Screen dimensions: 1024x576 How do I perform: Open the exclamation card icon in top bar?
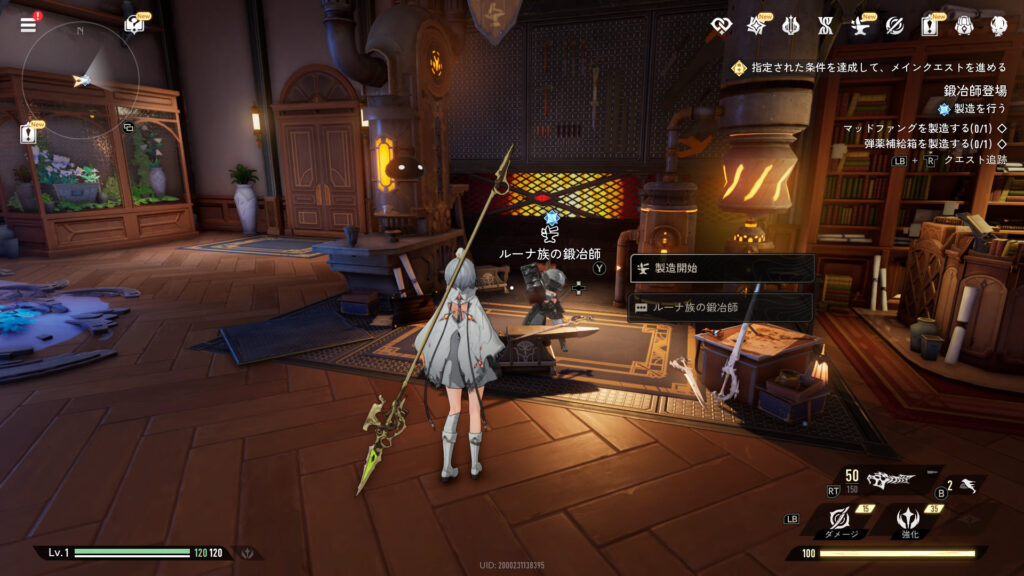[x=928, y=25]
